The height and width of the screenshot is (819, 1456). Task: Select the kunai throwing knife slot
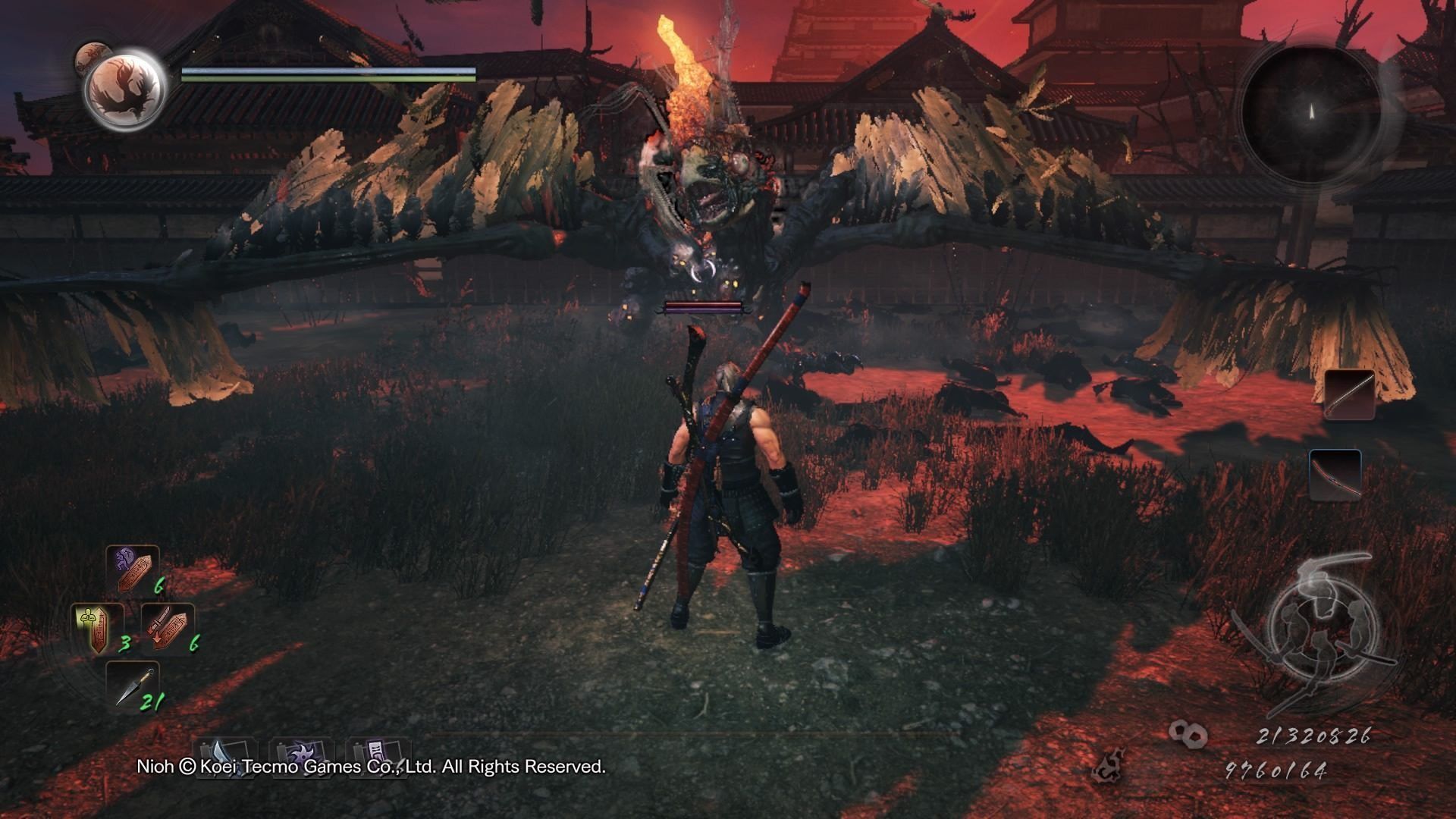(133, 687)
